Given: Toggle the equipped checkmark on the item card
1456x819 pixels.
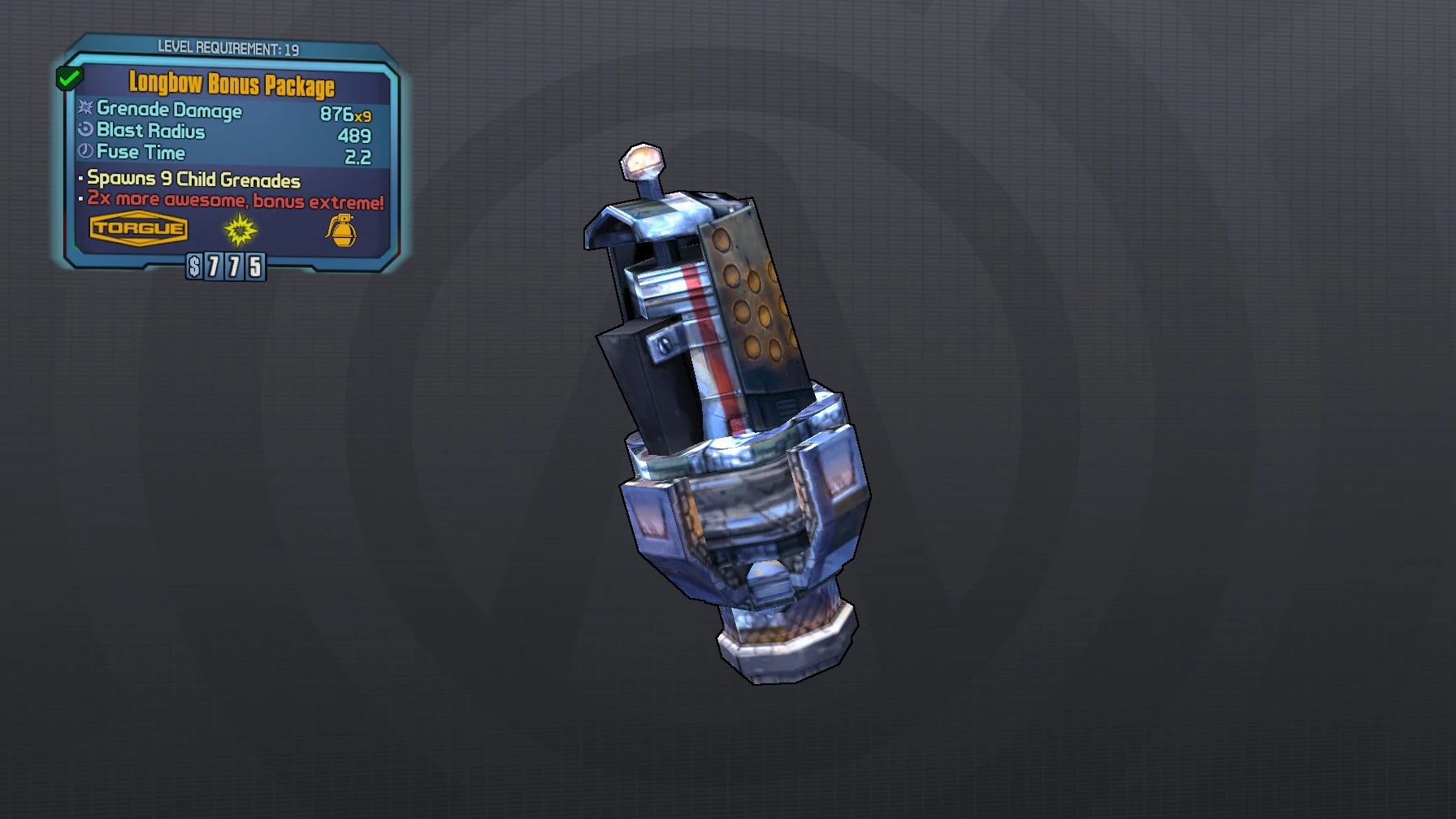Looking at the screenshot, I should pyautogui.click(x=68, y=78).
